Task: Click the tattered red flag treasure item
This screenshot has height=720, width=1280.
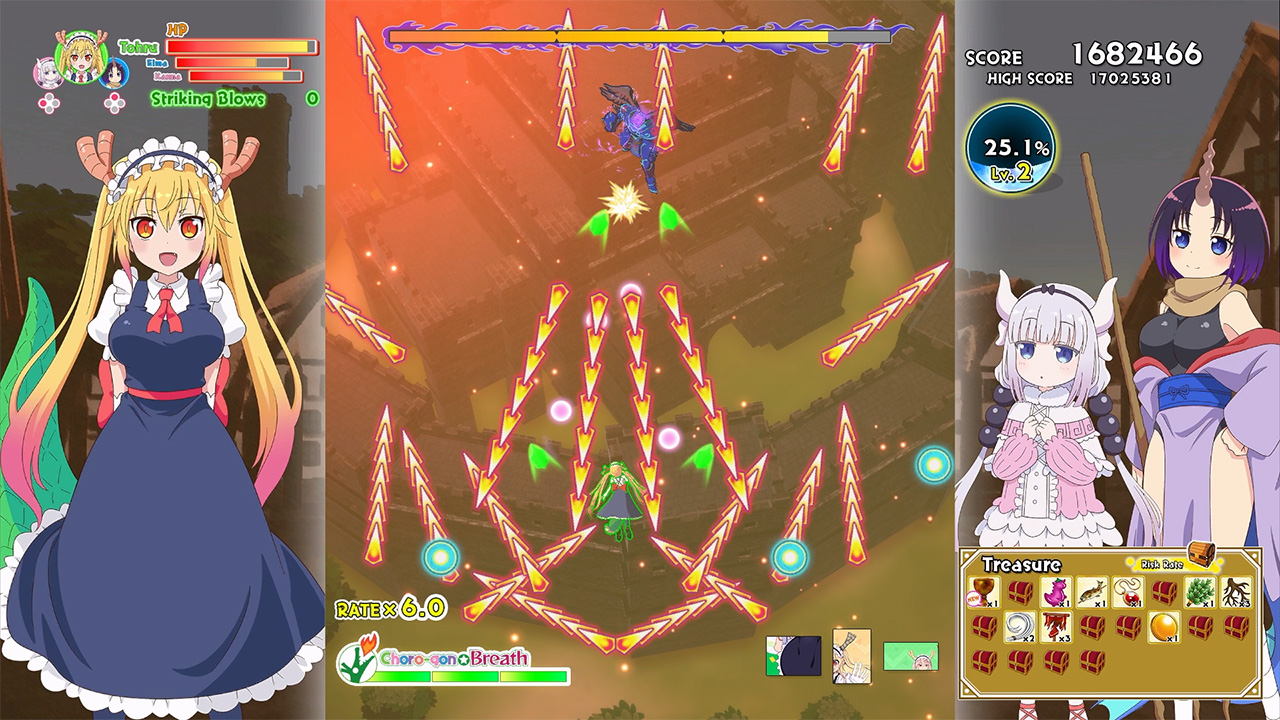Action: tap(1055, 627)
